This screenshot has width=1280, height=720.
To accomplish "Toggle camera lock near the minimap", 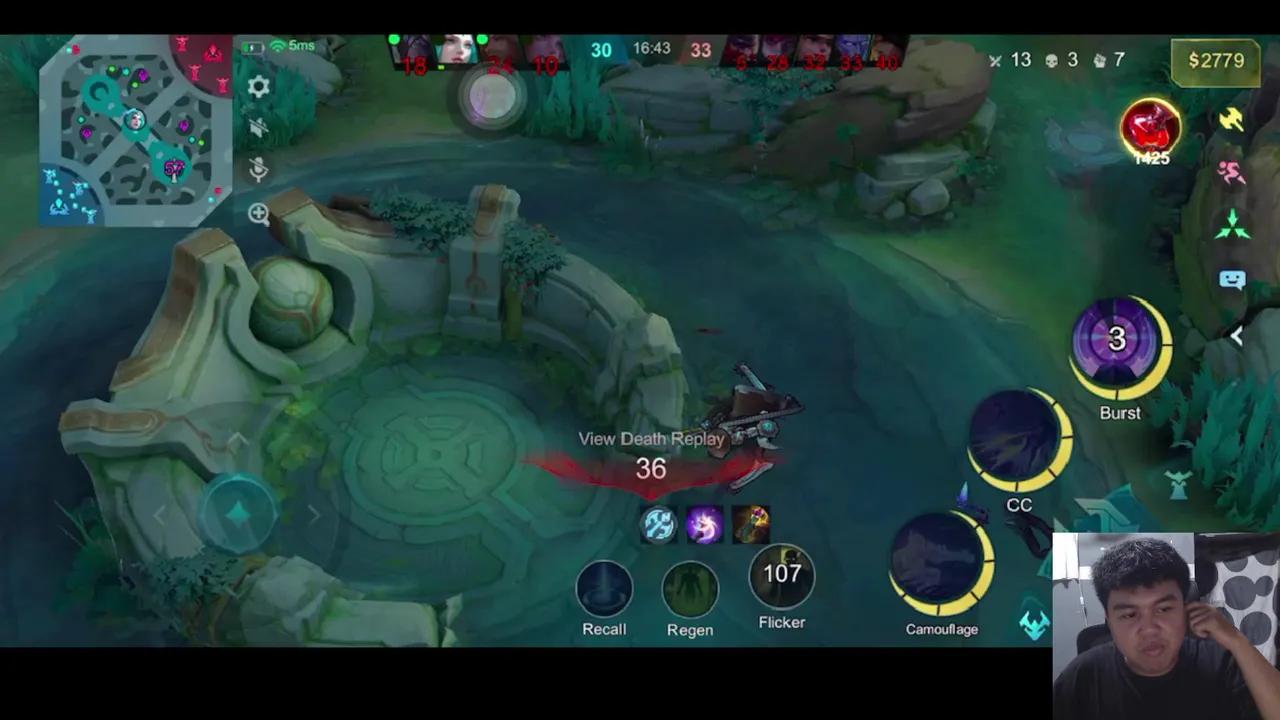I will pyautogui.click(x=258, y=127).
